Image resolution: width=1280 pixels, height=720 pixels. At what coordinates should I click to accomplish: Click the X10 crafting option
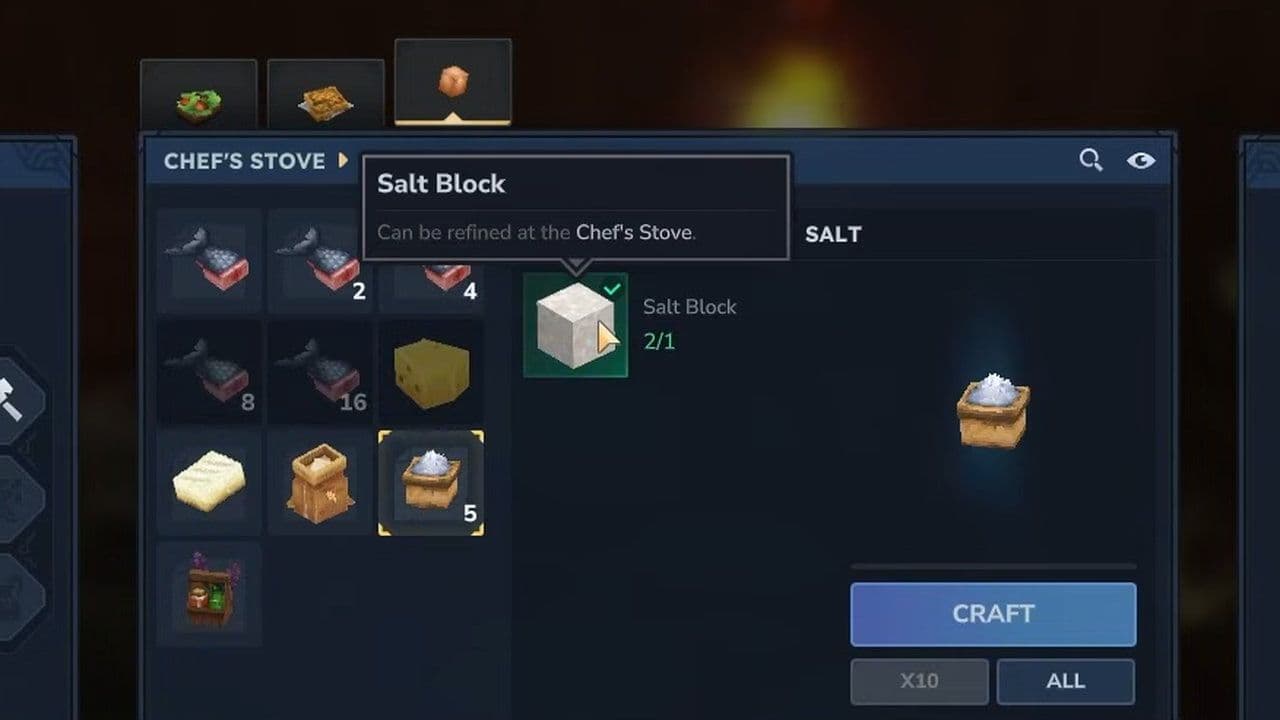point(919,681)
